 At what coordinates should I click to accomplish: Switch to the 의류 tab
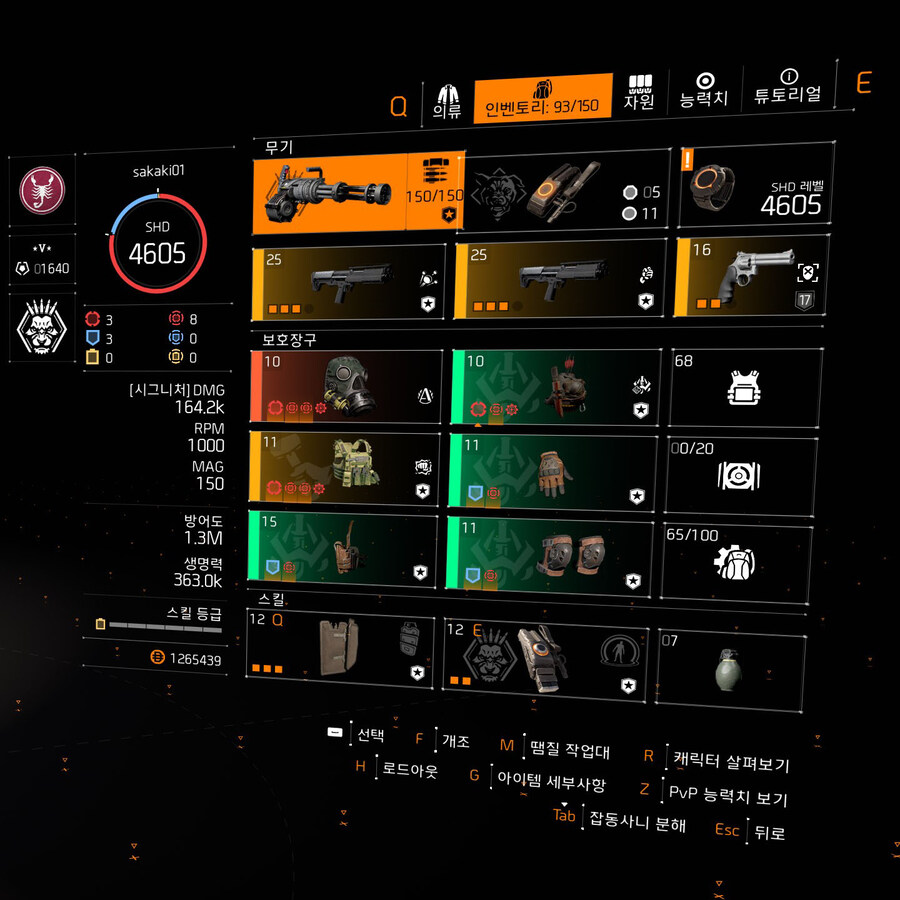(x=446, y=102)
